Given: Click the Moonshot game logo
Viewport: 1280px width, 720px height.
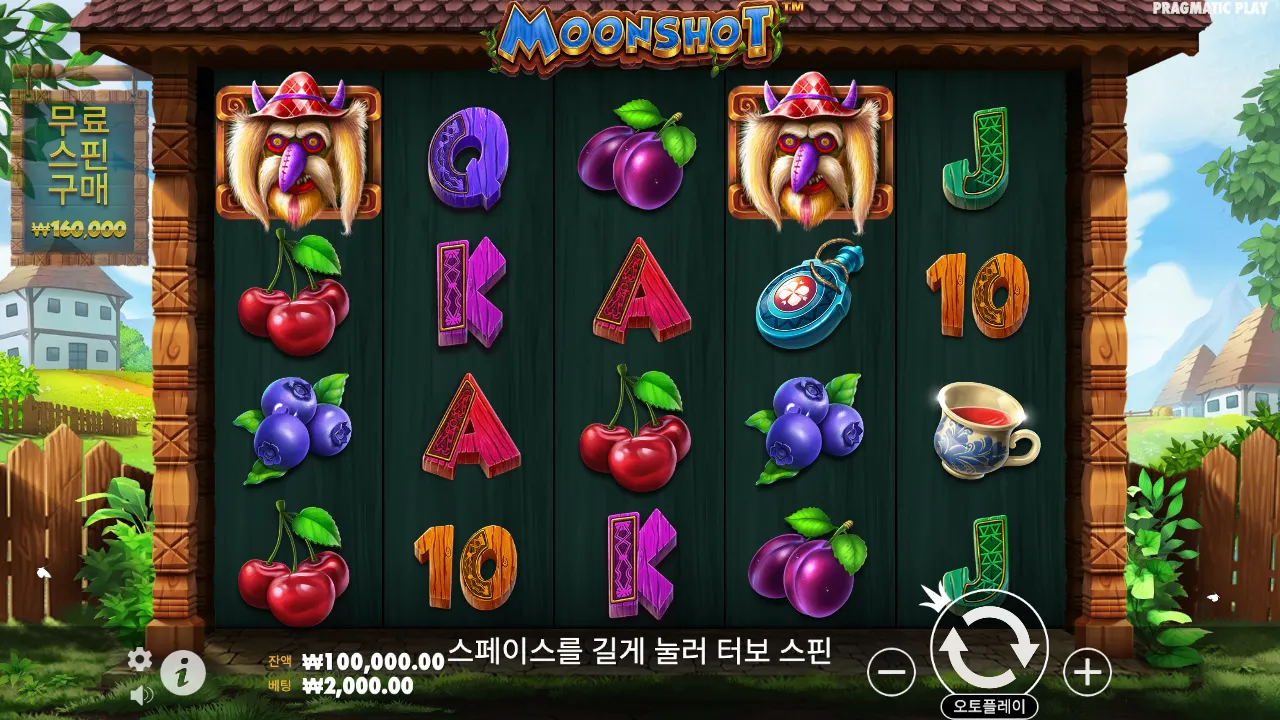Looking at the screenshot, I should coord(638,33).
